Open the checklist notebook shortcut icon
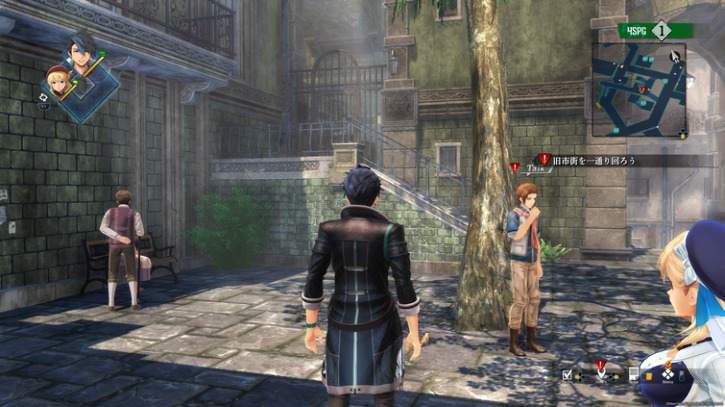 coord(568,375)
